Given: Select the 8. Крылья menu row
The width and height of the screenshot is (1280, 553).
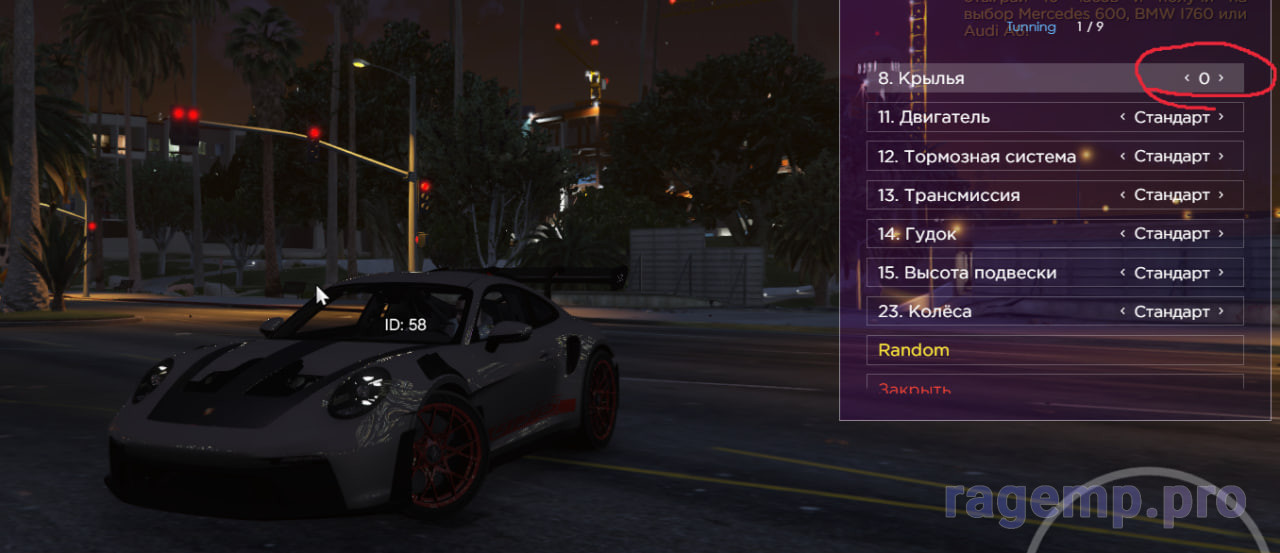Looking at the screenshot, I should click(x=1000, y=78).
